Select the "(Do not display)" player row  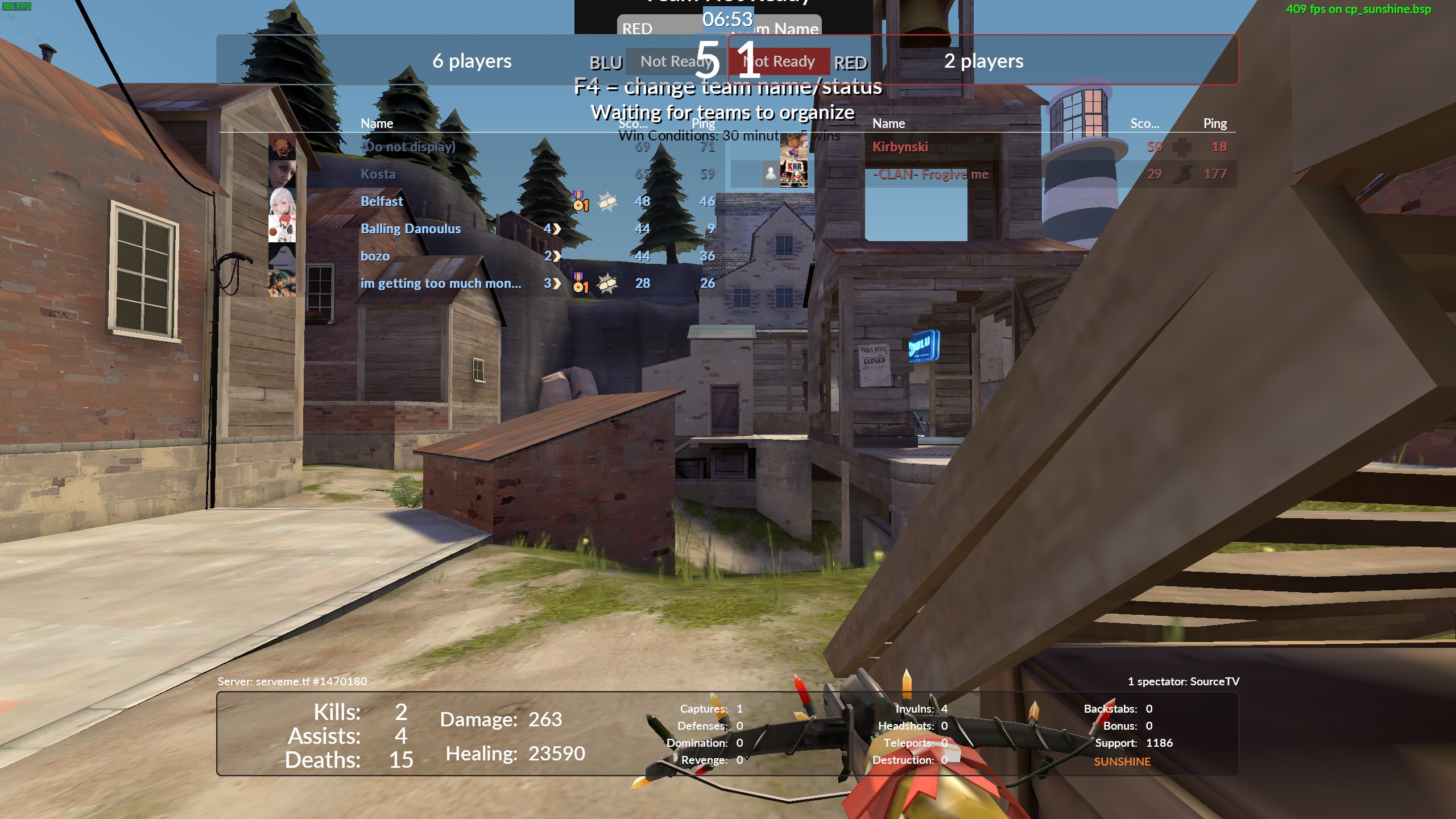[408, 147]
